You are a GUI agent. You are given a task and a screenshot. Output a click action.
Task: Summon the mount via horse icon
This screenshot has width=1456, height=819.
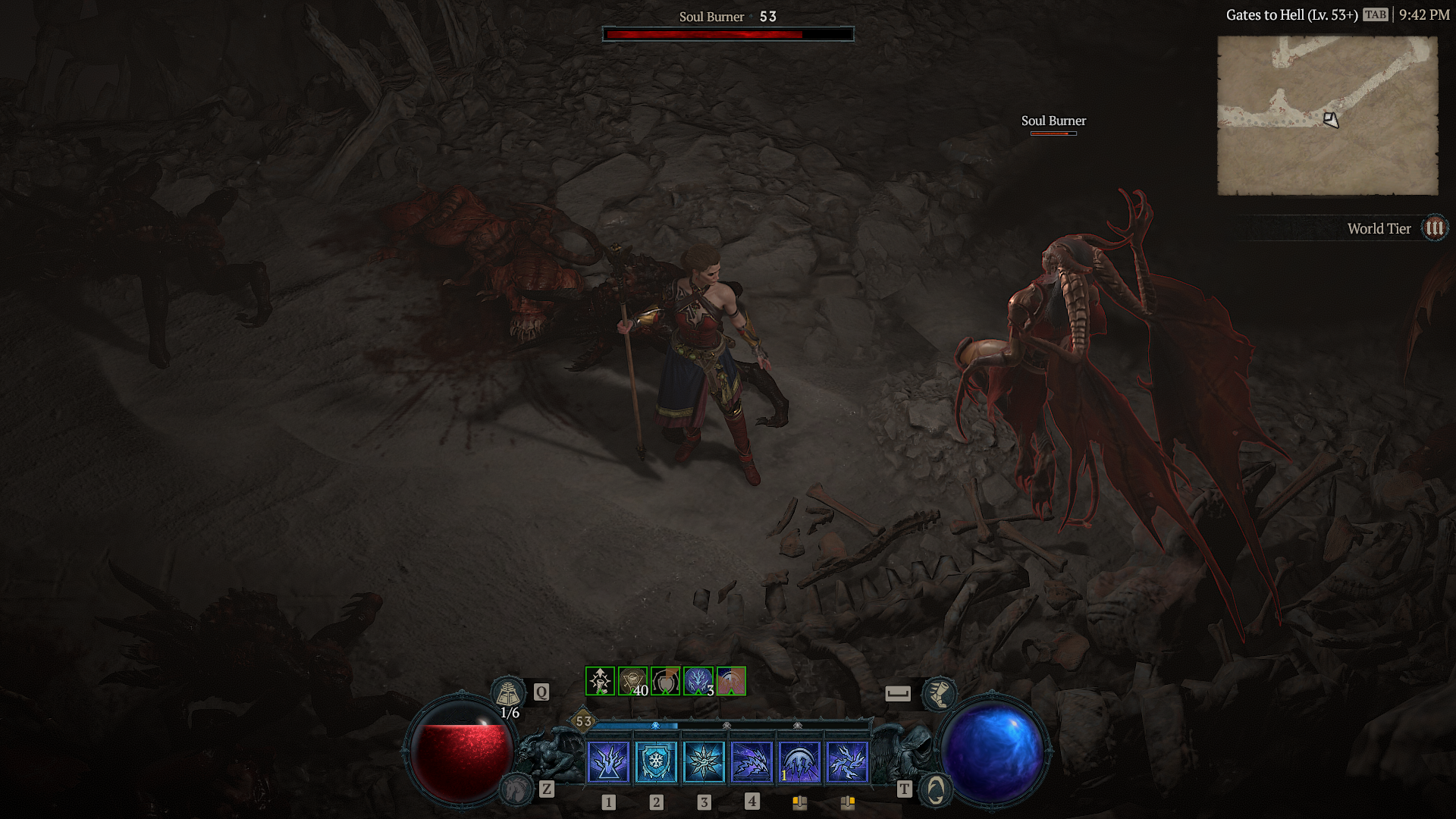point(517,790)
